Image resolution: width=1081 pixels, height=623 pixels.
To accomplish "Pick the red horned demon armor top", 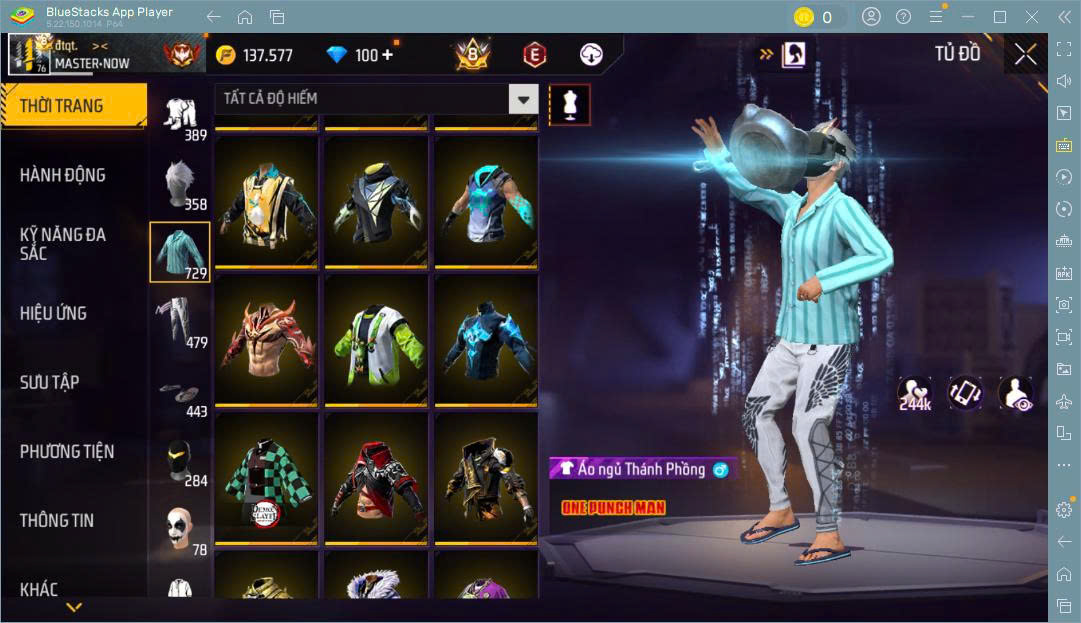I will pyautogui.click(x=266, y=340).
